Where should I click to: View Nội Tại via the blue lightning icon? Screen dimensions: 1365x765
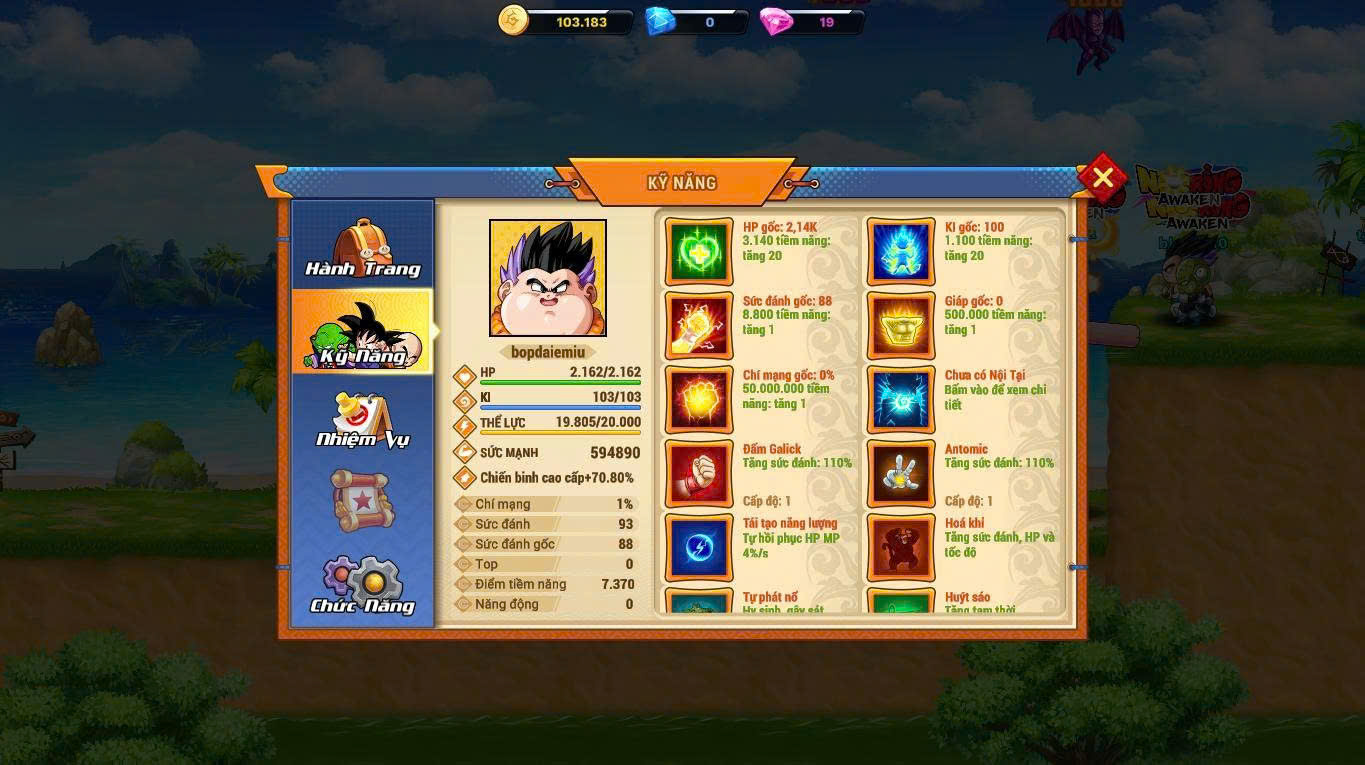click(x=901, y=399)
